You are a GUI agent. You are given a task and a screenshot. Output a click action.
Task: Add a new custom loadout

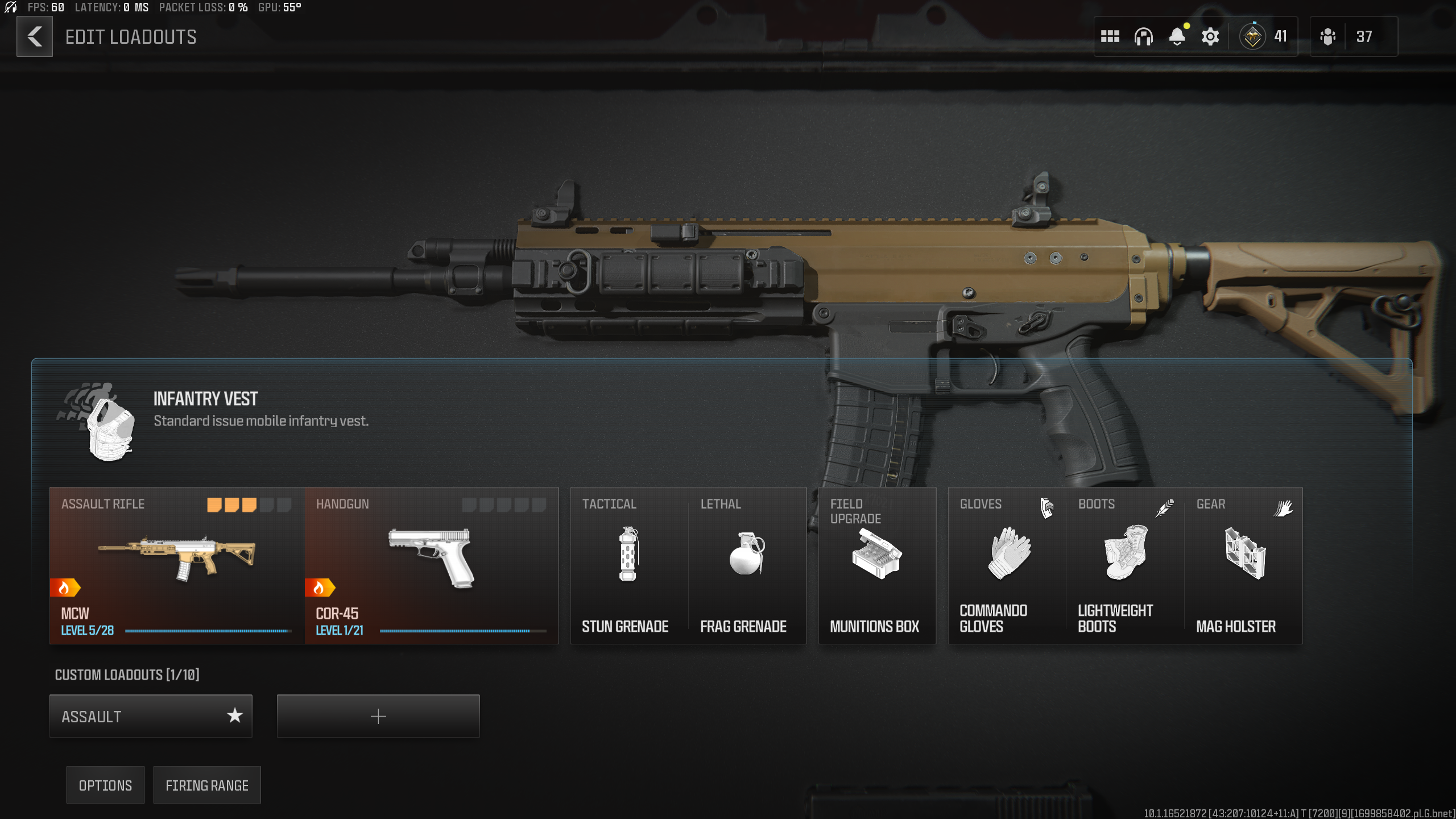click(378, 716)
